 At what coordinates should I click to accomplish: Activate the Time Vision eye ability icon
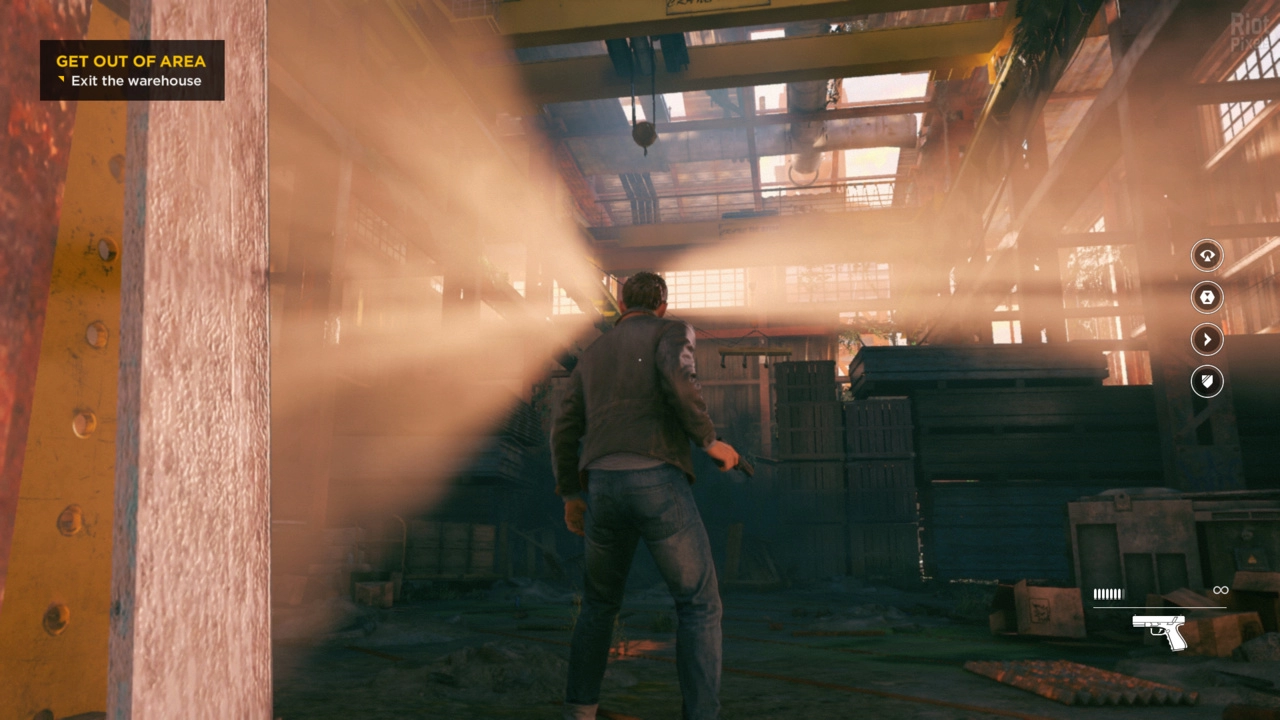pos(1207,255)
